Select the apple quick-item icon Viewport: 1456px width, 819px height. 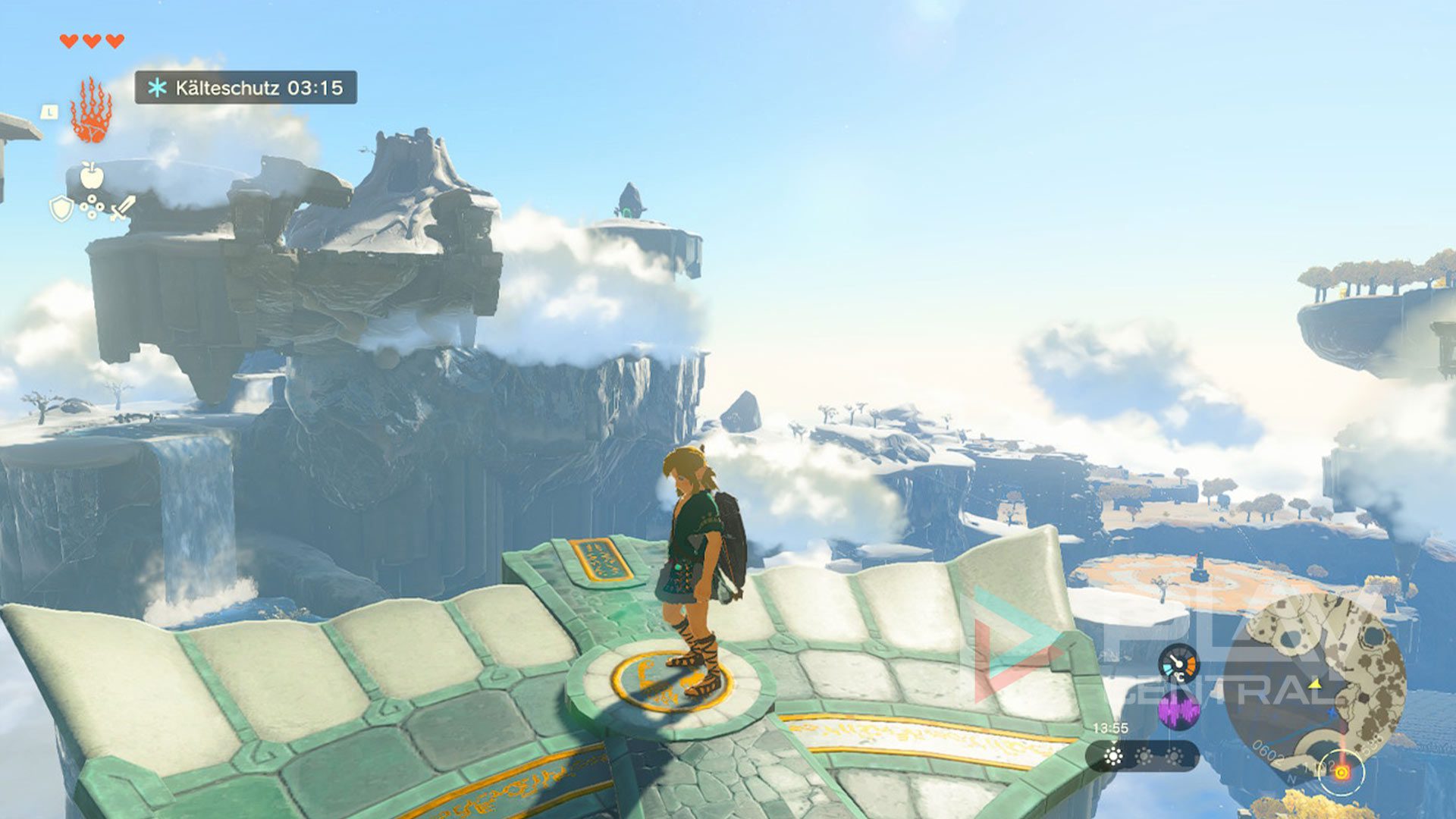coord(91,176)
